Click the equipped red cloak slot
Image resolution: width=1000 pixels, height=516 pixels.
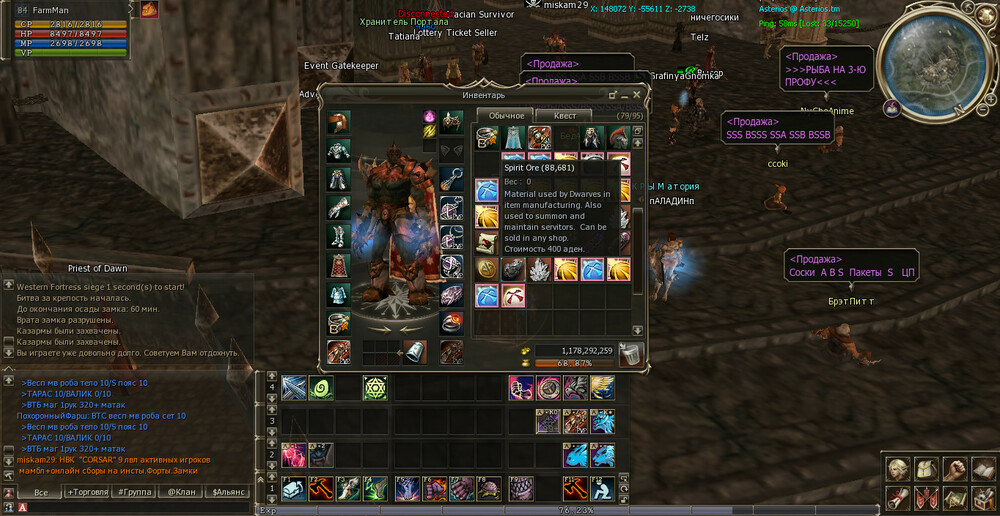(x=339, y=265)
